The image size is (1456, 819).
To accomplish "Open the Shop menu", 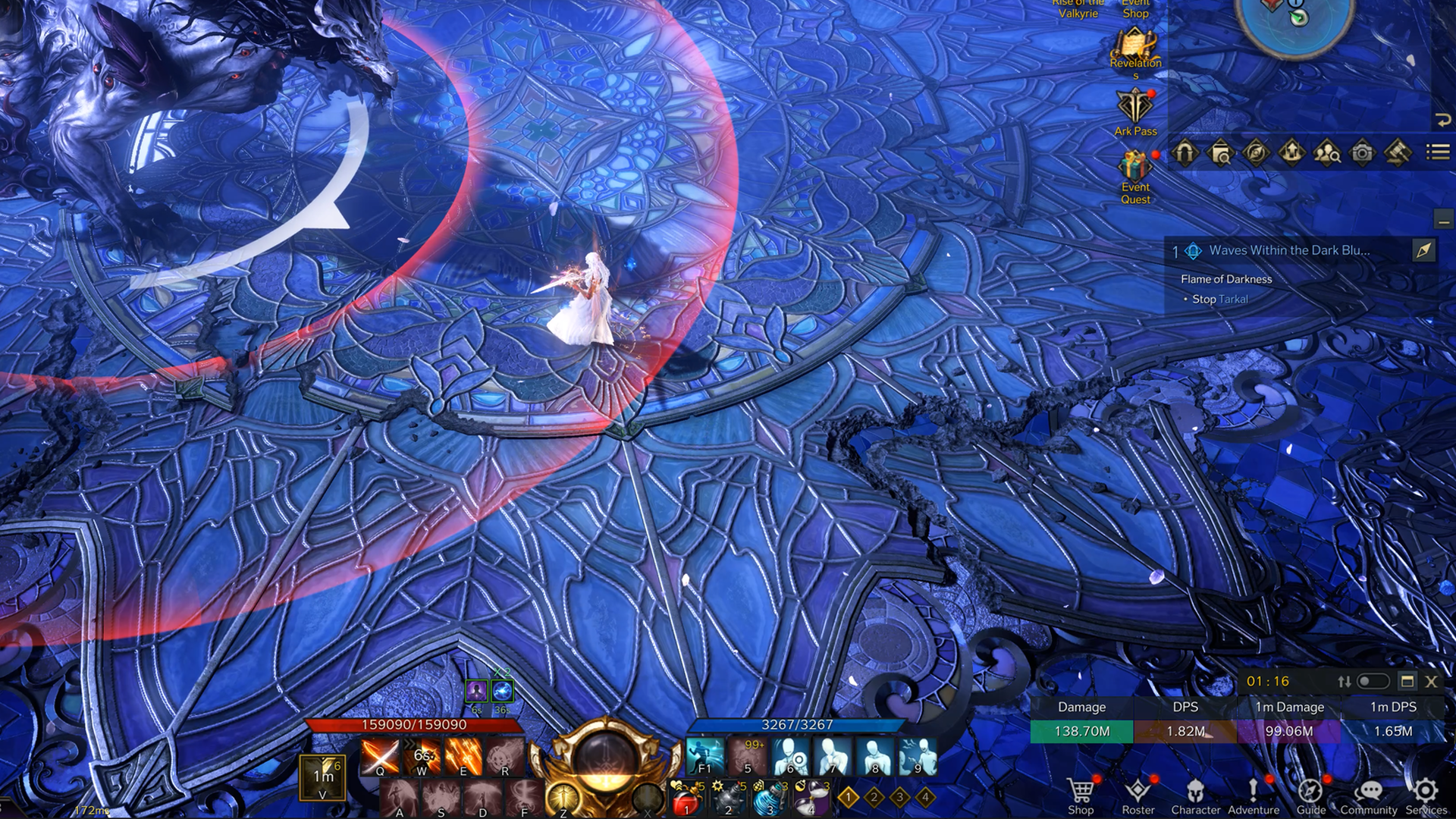I will coord(1081,795).
